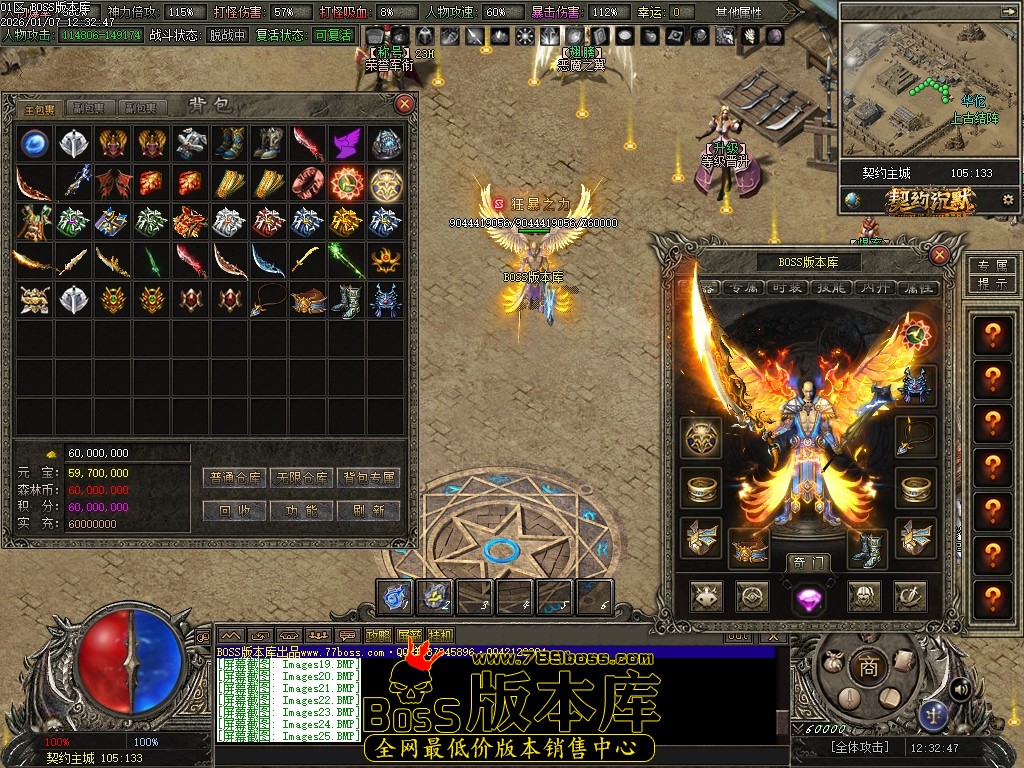Click the 回收 recycle button

tap(236, 510)
